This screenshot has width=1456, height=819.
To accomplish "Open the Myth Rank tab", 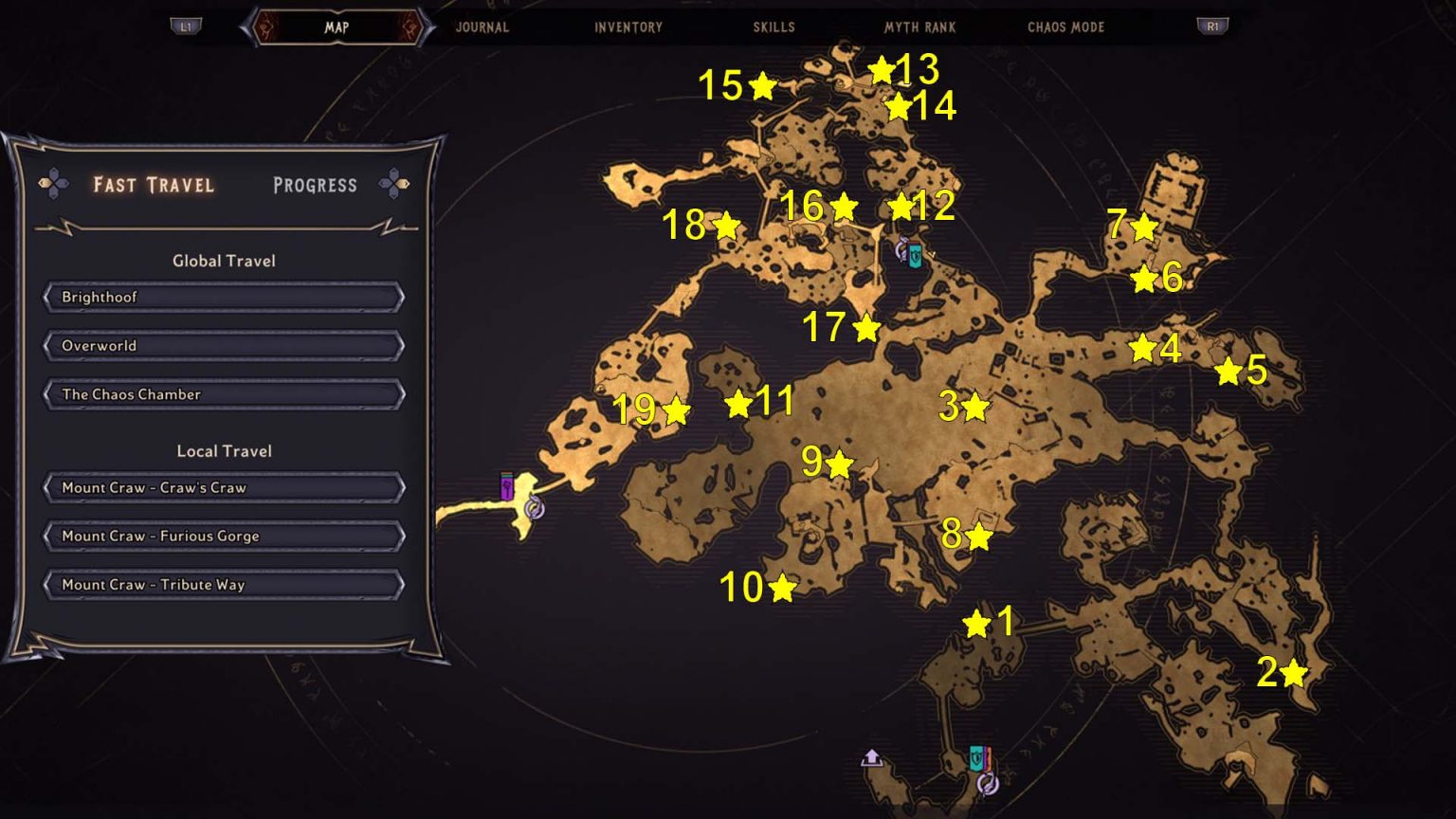I will (919, 27).
